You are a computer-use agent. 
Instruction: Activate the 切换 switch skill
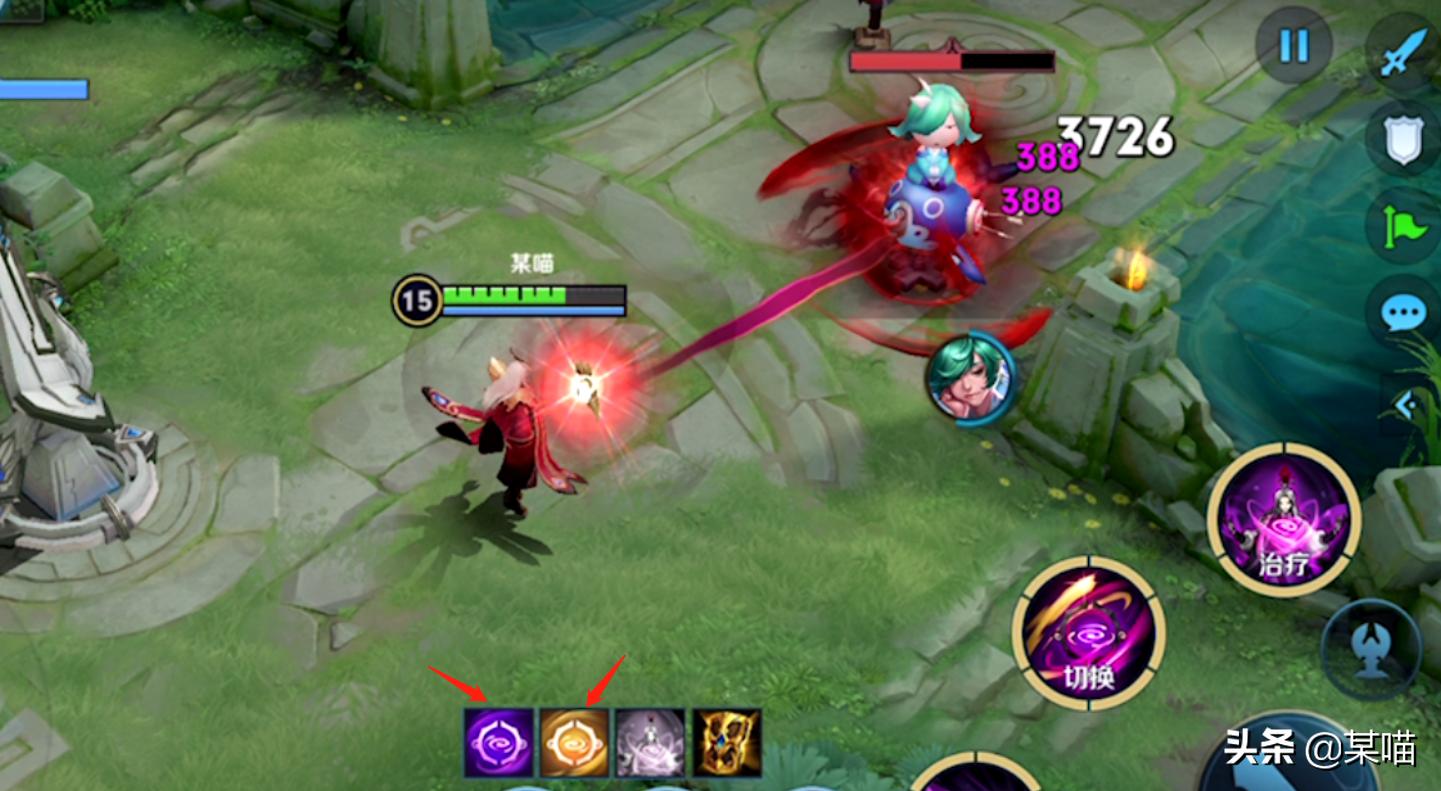coord(1089,632)
